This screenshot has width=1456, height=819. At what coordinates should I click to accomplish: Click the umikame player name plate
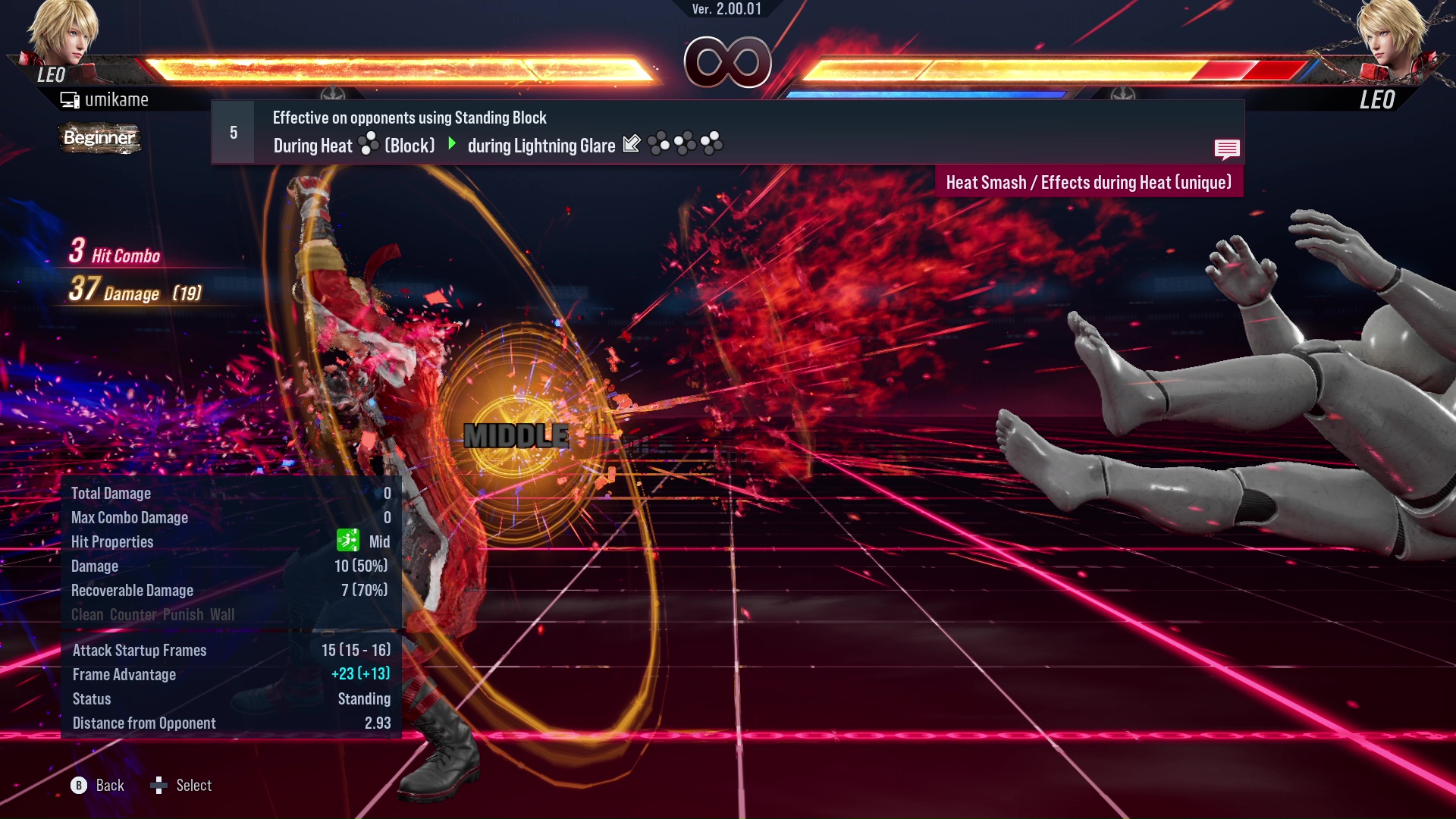click(x=118, y=99)
